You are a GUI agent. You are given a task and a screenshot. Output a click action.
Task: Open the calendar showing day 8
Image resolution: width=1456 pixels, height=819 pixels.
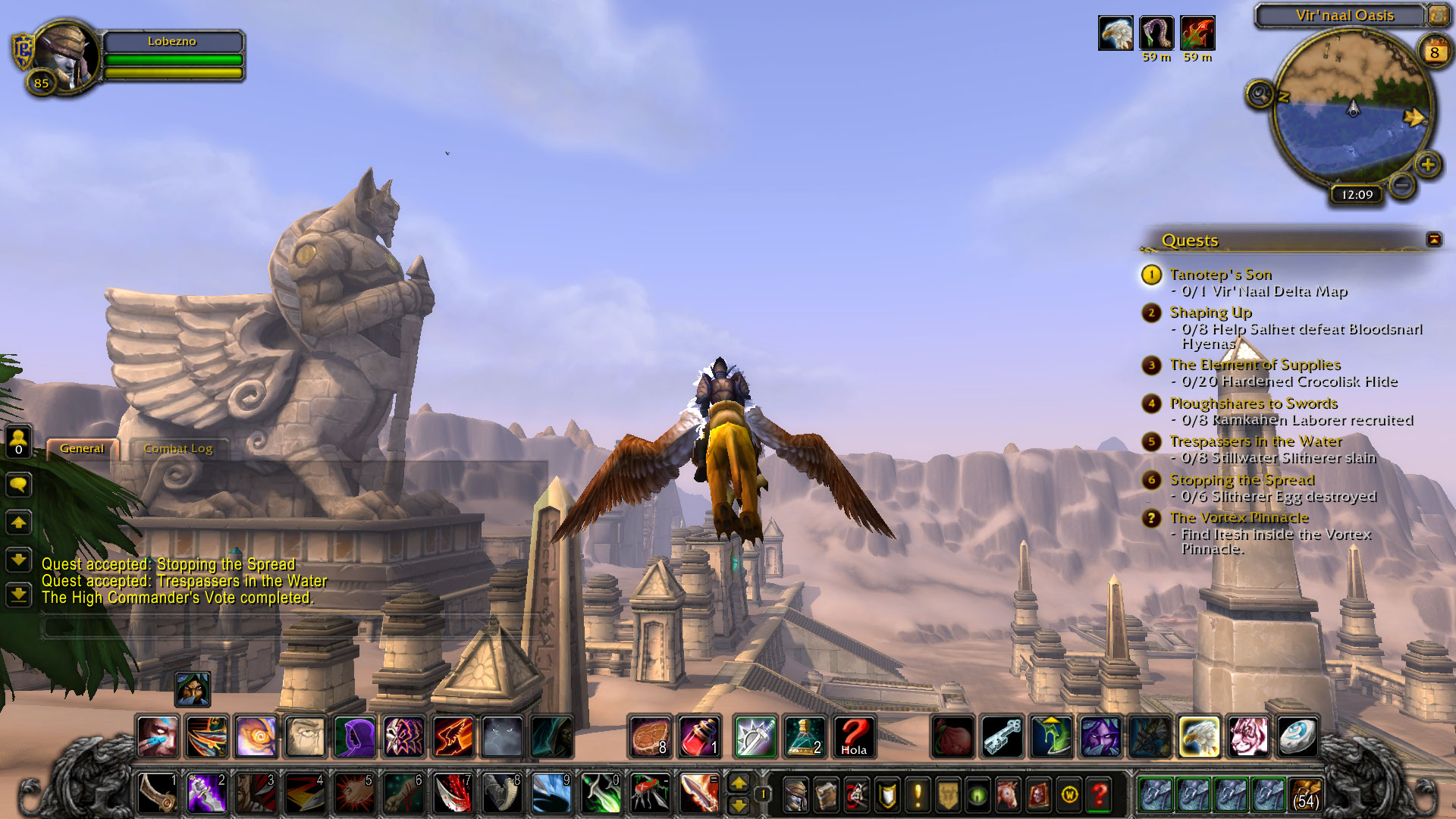pos(1434,52)
